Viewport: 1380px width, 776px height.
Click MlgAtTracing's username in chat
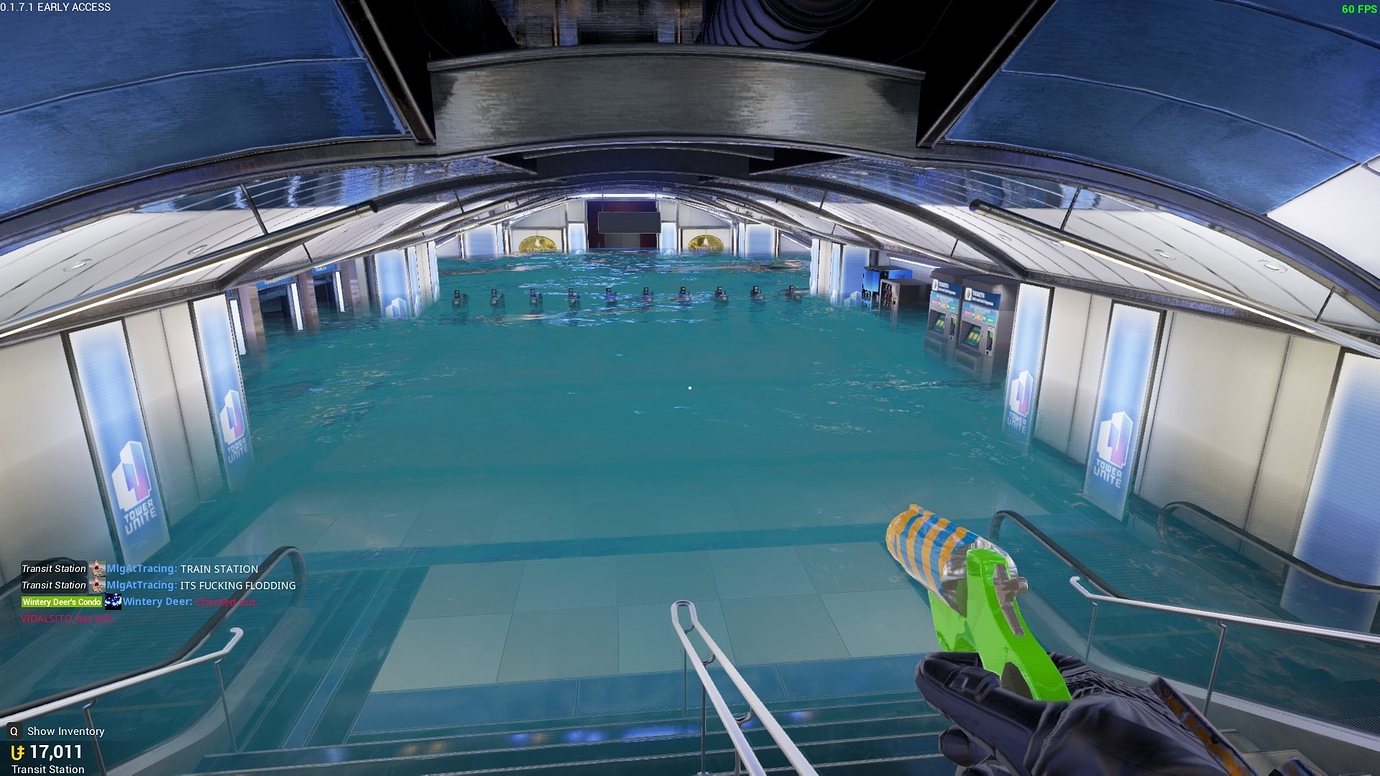(x=140, y=568)
